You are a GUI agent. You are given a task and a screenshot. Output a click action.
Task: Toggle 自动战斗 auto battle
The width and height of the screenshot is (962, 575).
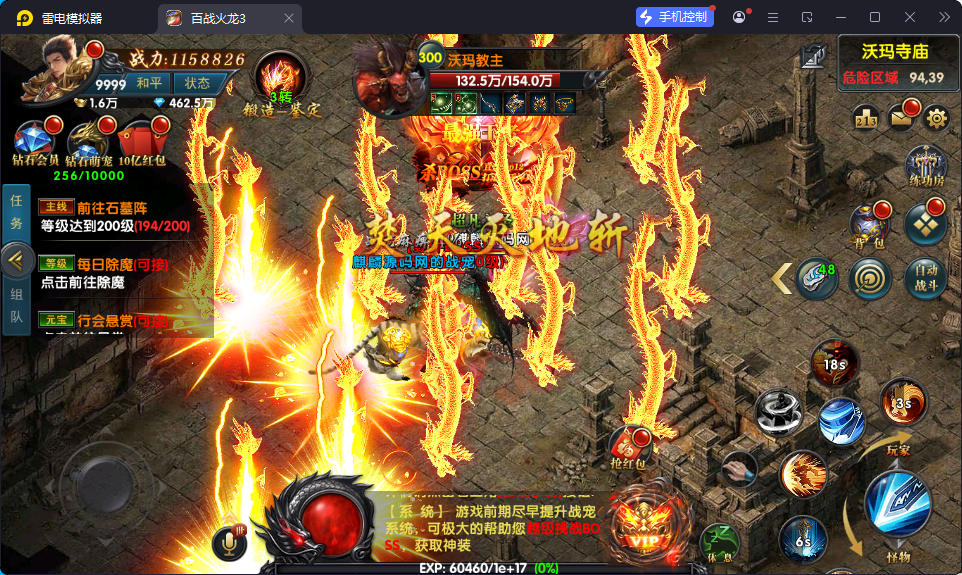coord(925,278)
